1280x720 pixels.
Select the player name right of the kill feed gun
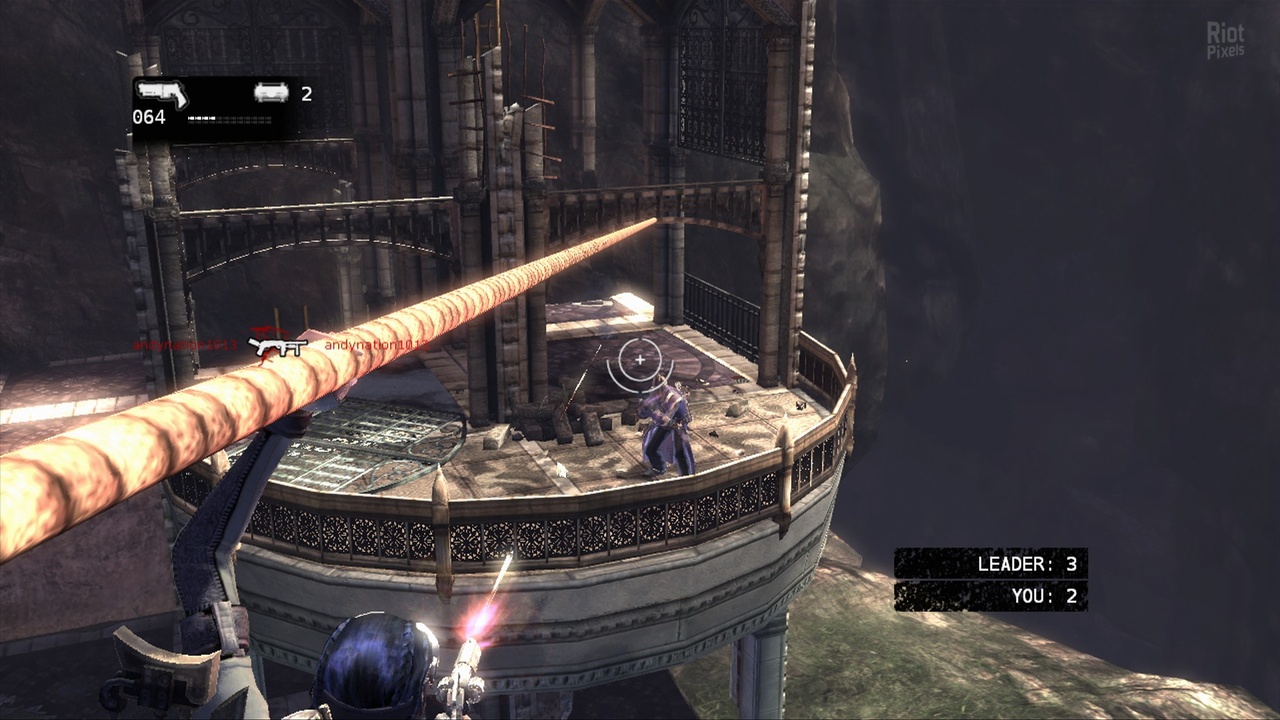coord(376,345)
